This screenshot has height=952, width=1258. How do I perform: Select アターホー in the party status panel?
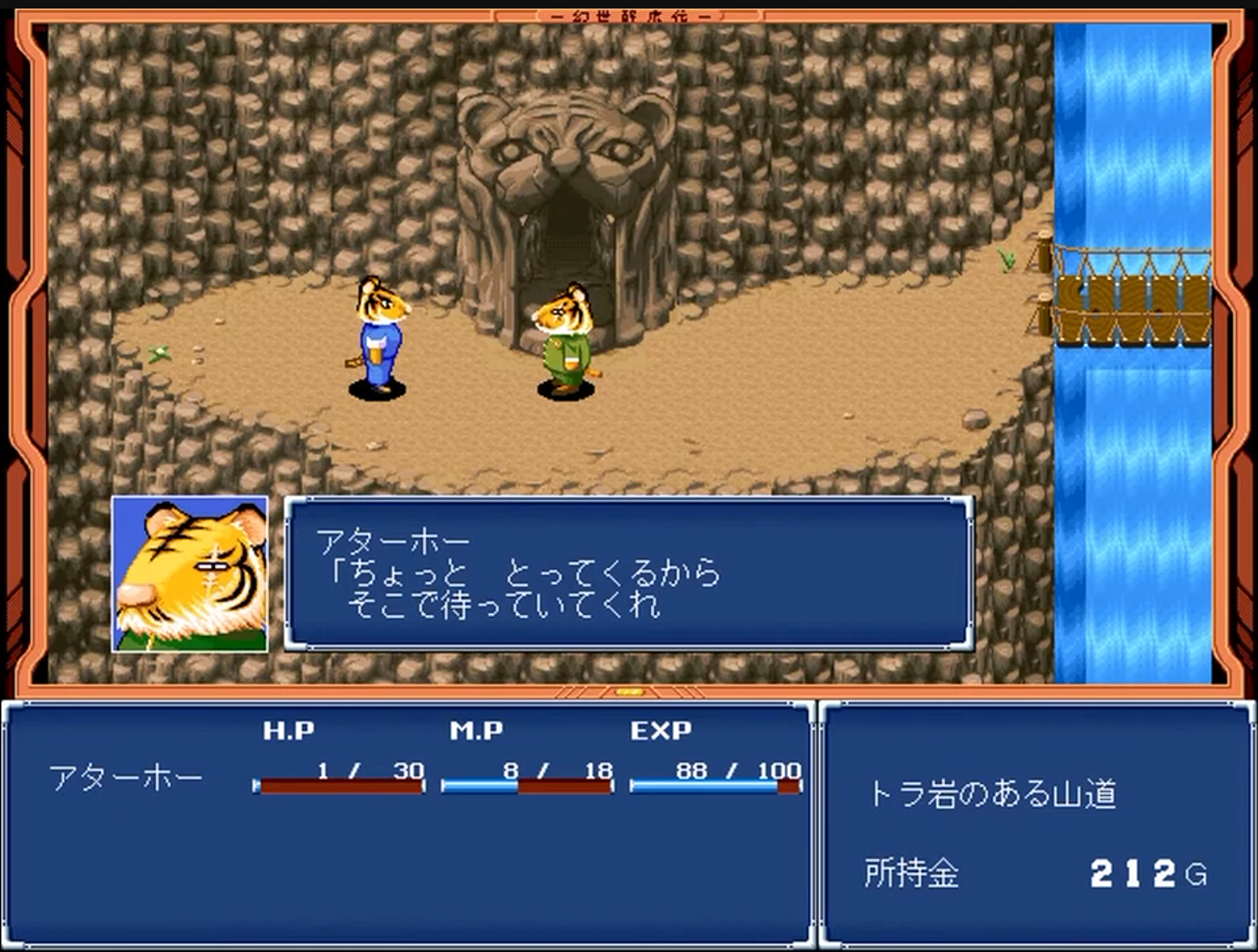click(x=126, y=778)
